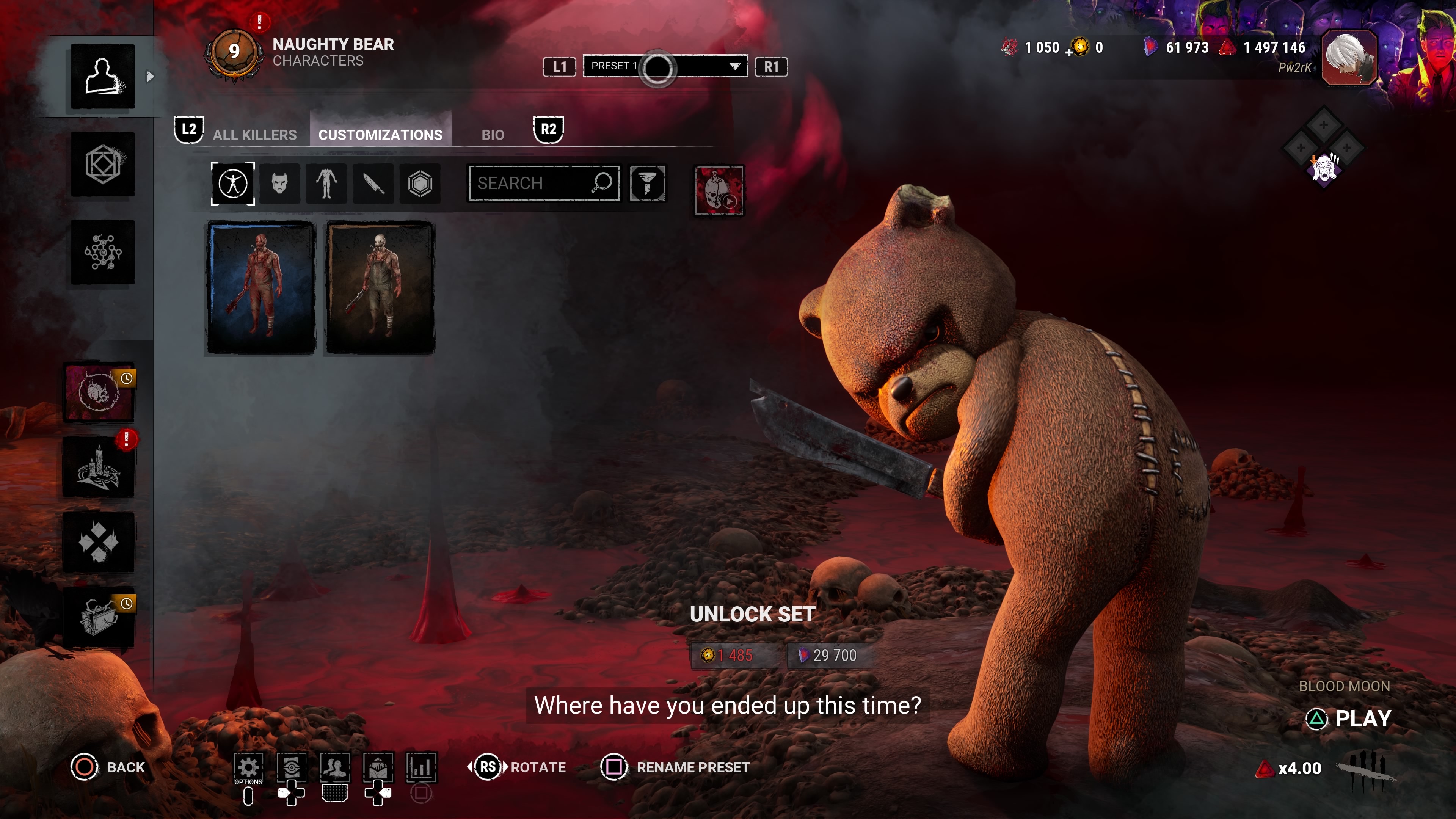The width and height of the screenshot is (1456, 819).
Task: Select the full outfit category icon
Action: (x=233, y=183)
